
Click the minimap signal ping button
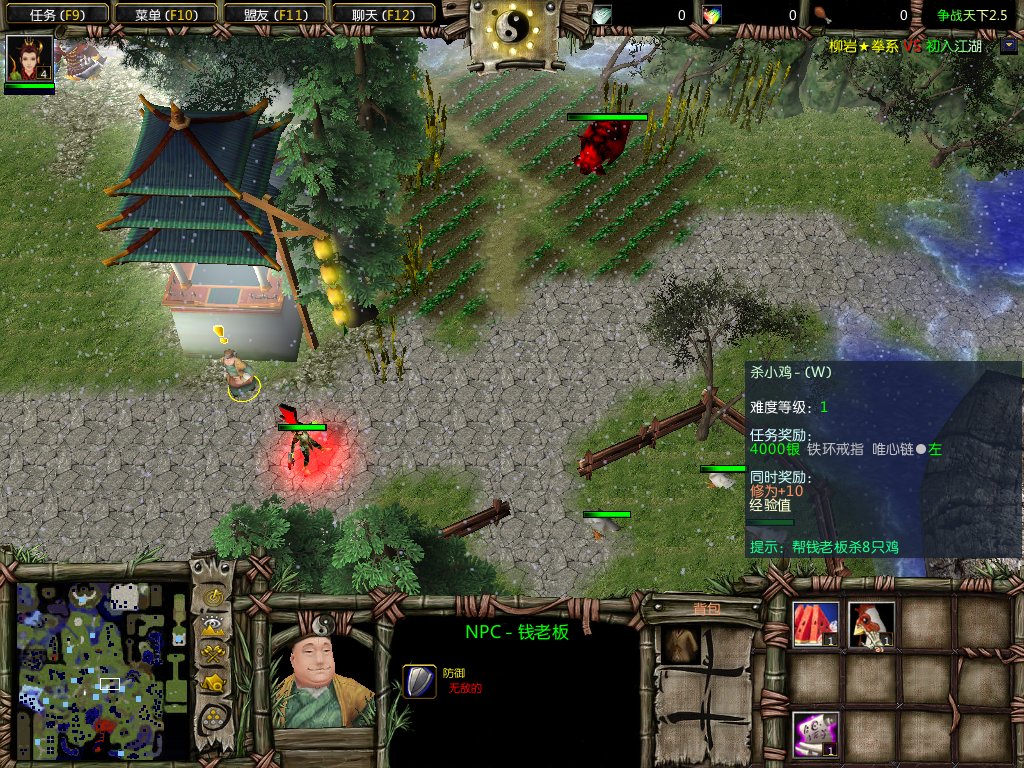(x=213, y=598)
